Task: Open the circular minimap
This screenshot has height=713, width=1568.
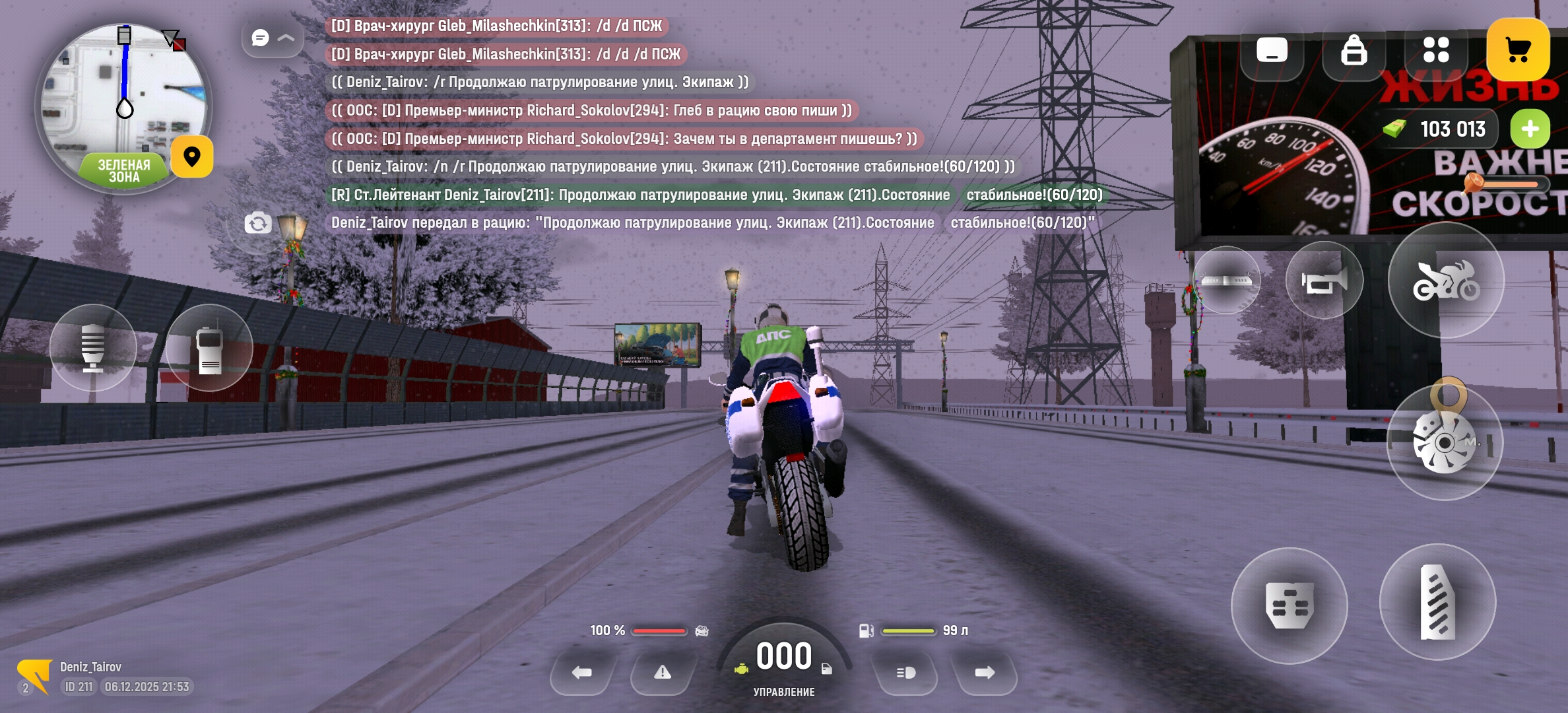Action: point(123,106)
